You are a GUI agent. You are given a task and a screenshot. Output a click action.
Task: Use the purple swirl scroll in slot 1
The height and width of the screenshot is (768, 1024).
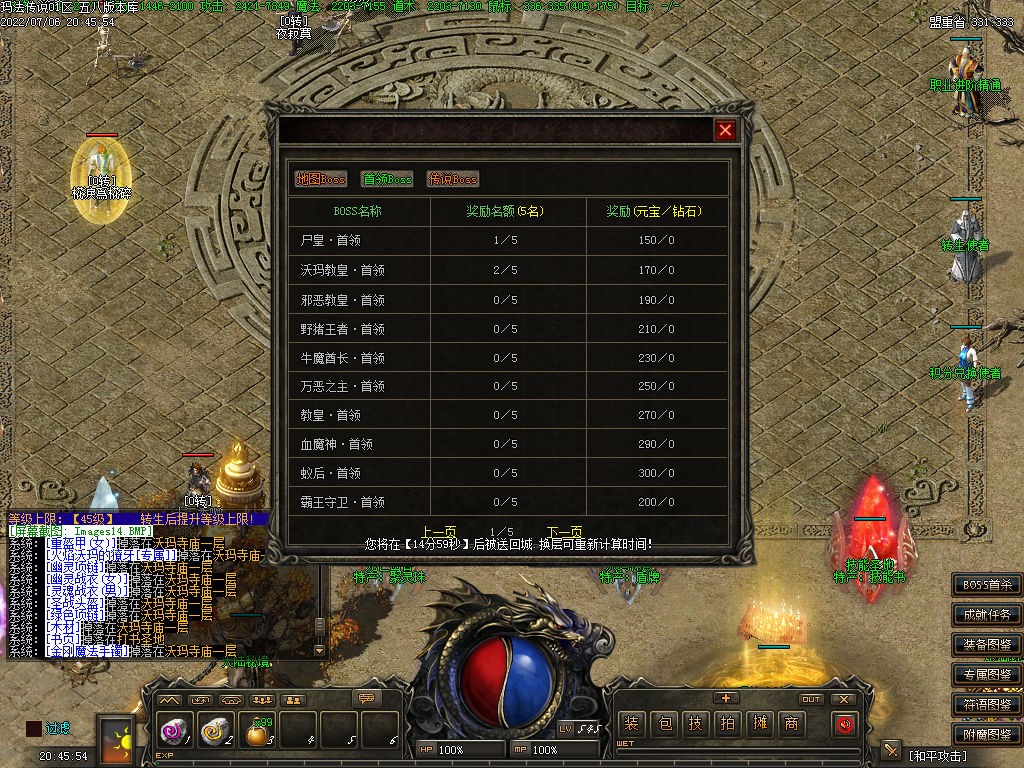pos(174,731)
